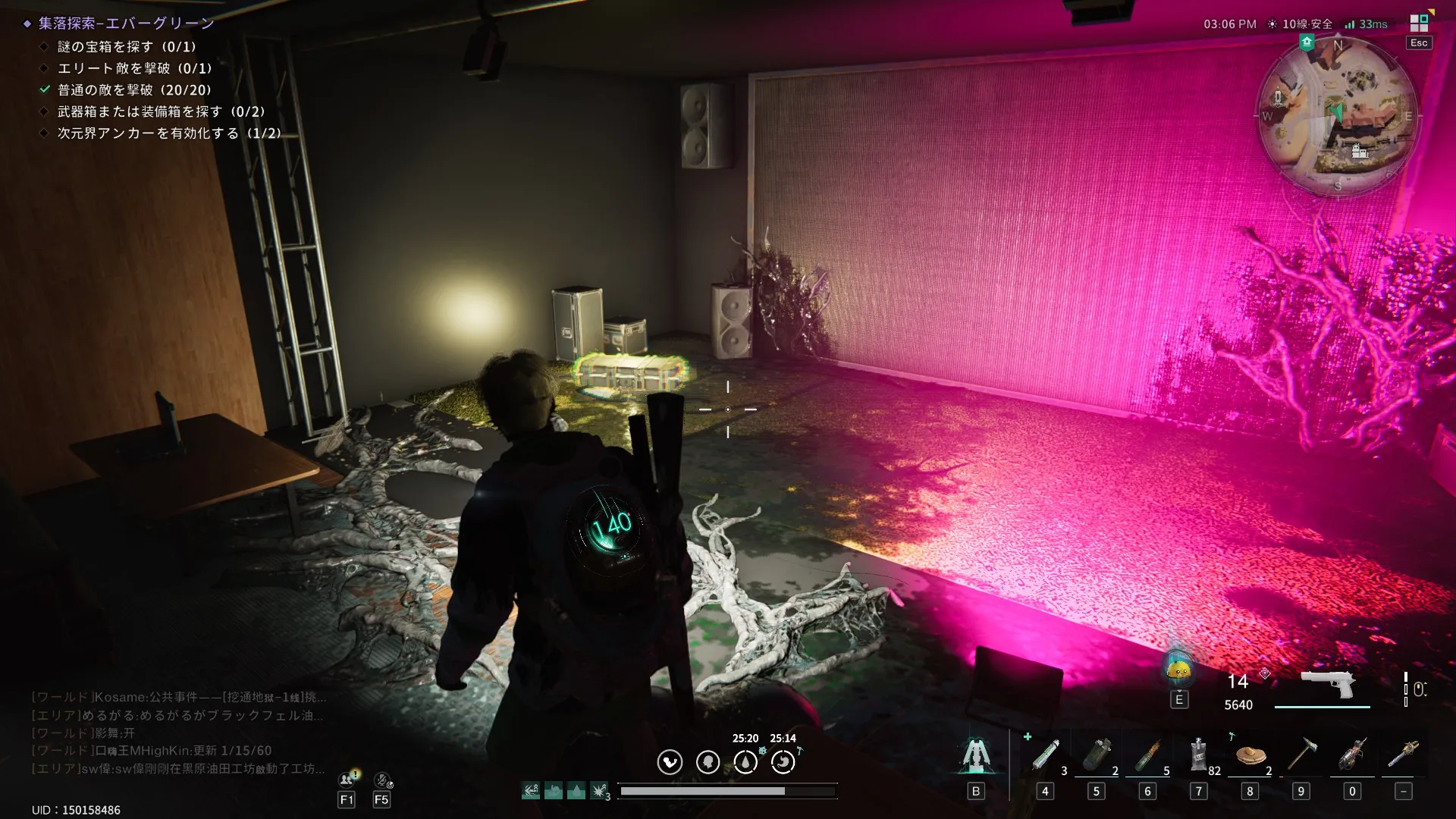This screenshot has height=819, width=1456.
Task: Open the chat message log
Action: pyautogui.click(x=179, y=733)
